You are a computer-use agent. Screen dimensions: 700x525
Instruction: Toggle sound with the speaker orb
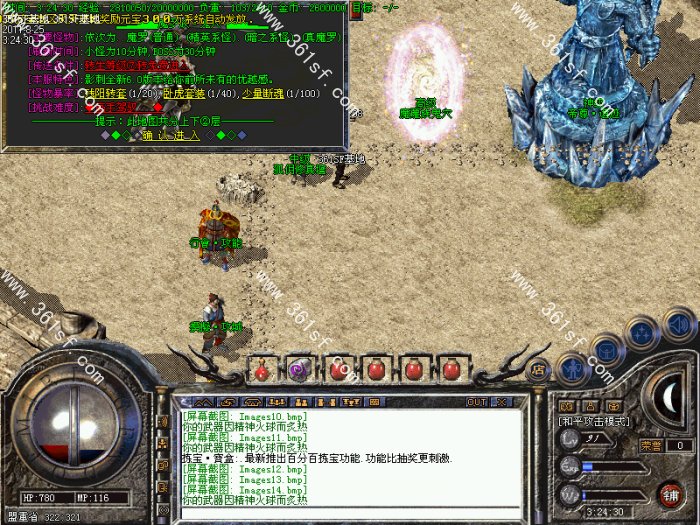coord(677,322)
